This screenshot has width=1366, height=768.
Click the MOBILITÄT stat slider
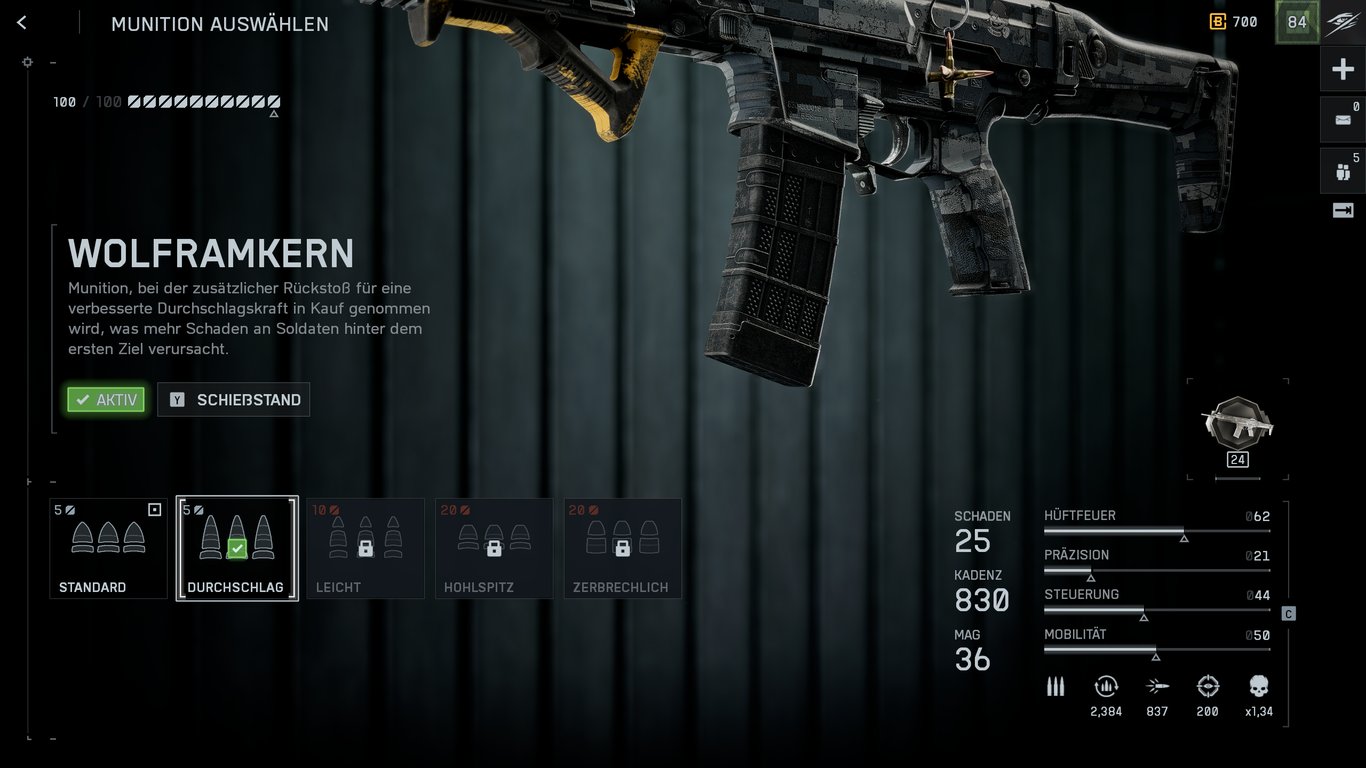1157,650
